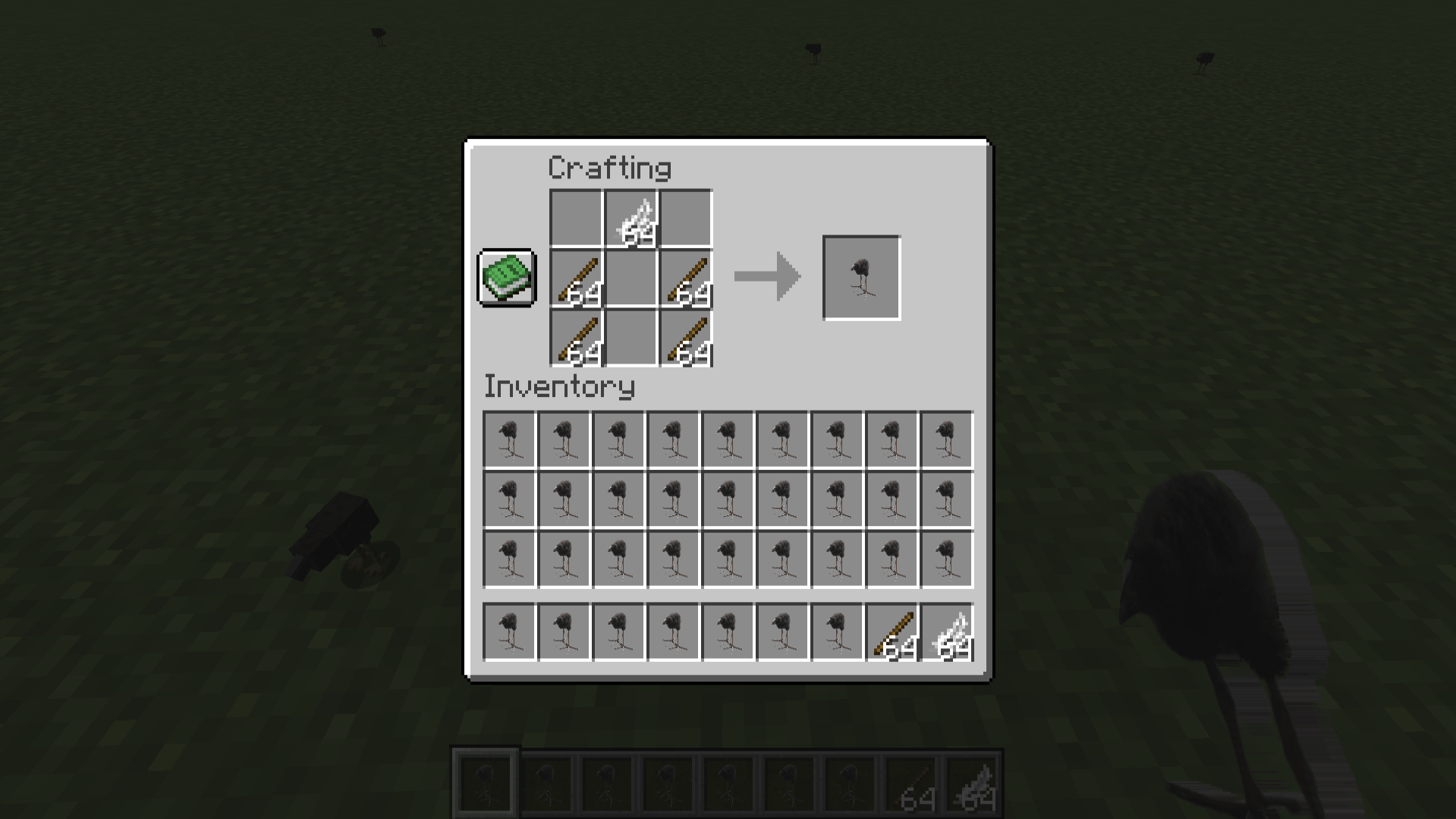Click the Crafting title label
The width and height of the screenshot is (1456, 819).
click(609, 168)
